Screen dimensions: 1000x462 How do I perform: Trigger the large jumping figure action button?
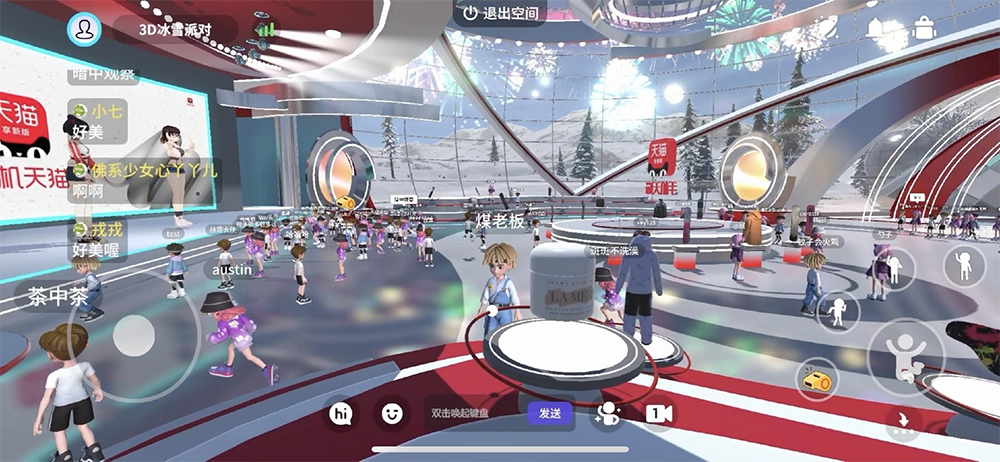[907, 356]
